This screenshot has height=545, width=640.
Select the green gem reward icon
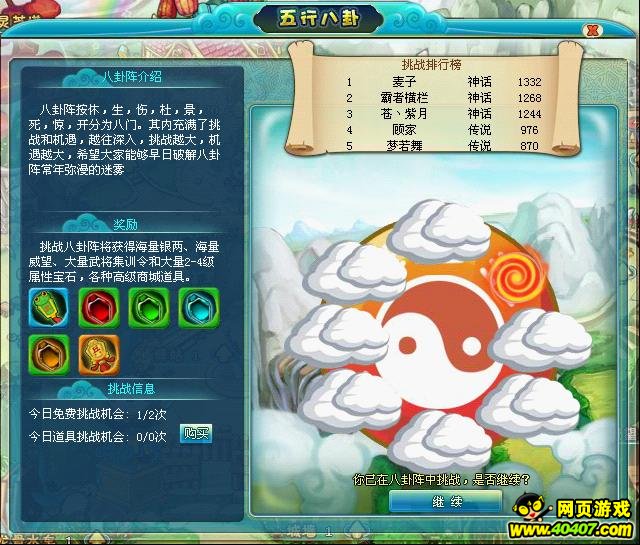click(x=146, y=307)
